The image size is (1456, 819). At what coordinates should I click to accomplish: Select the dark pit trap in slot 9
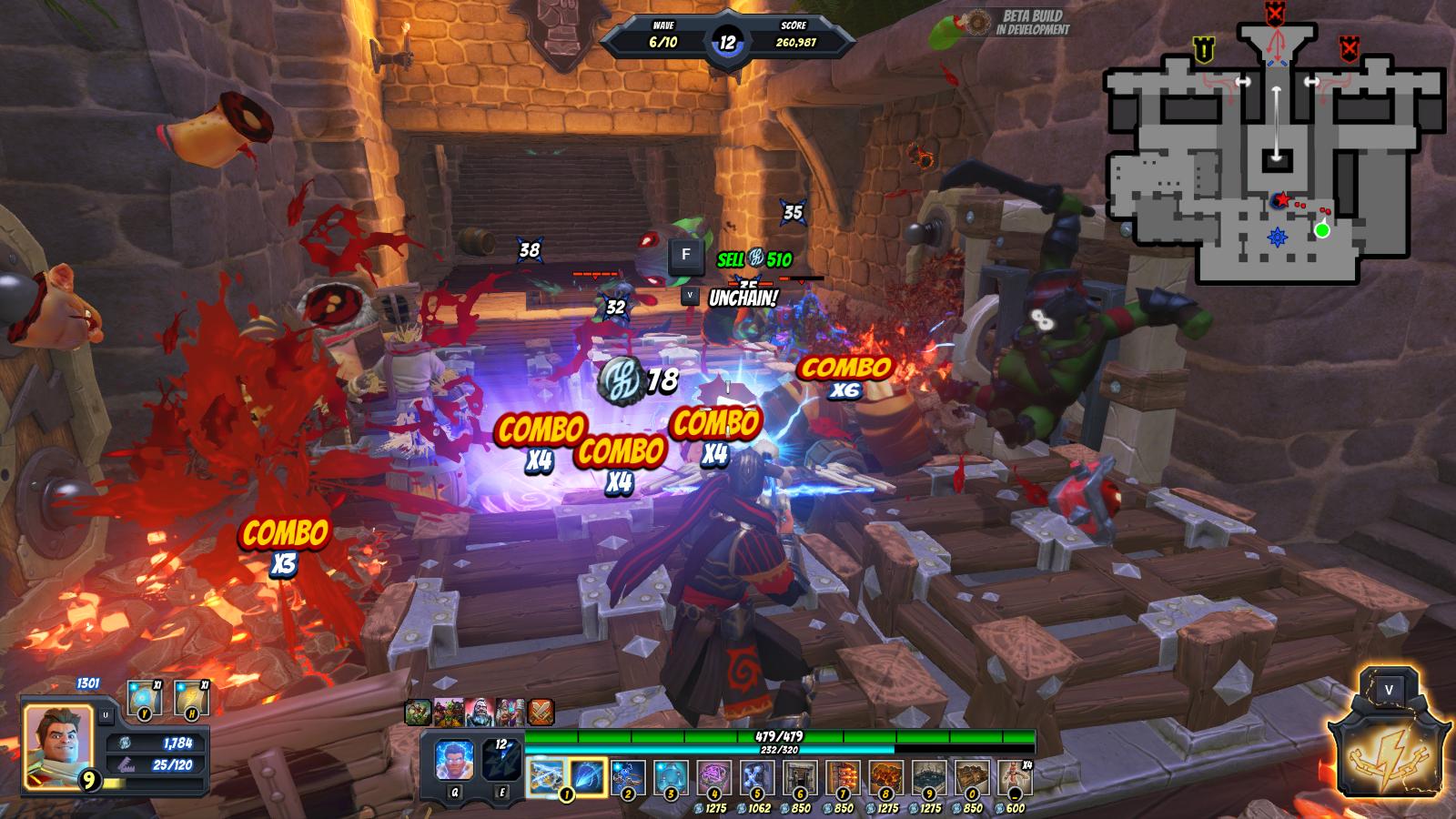929,779
